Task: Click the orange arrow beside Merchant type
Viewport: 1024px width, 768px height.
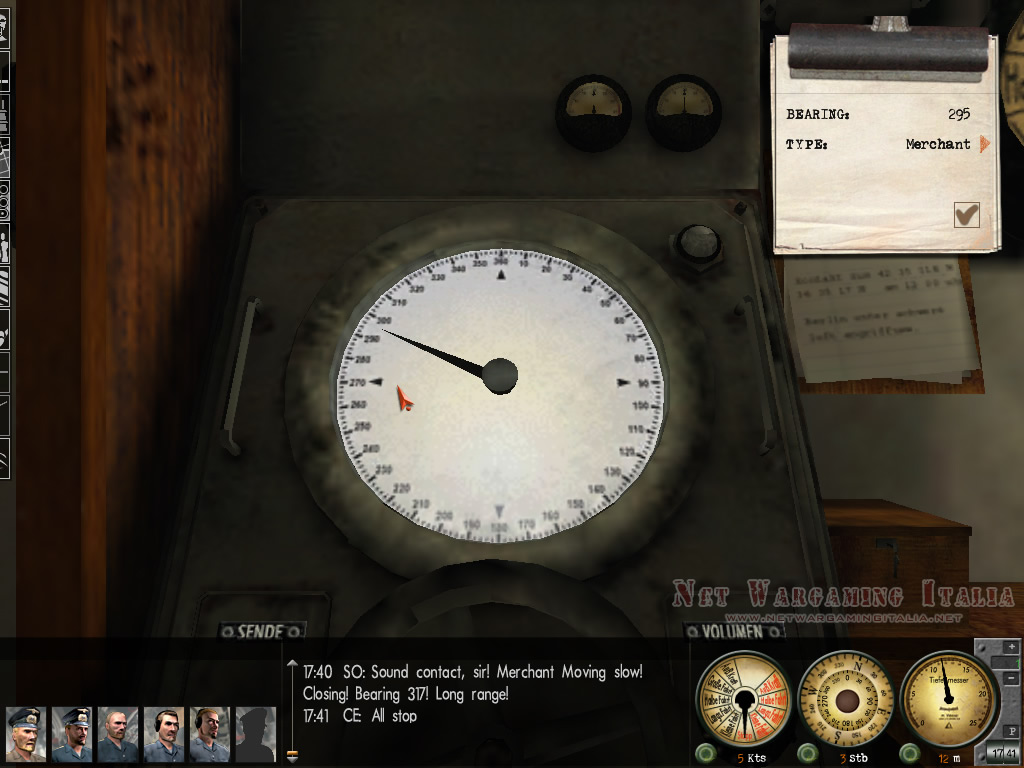Action: coord(984,144)
